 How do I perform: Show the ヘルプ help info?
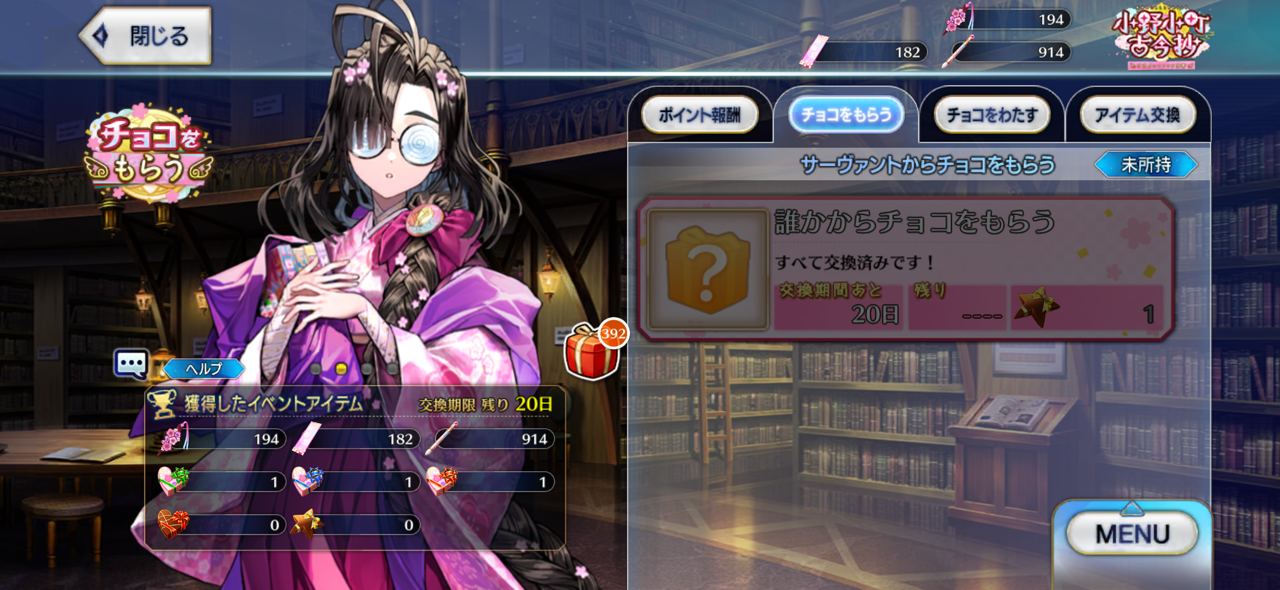point(202,369)
